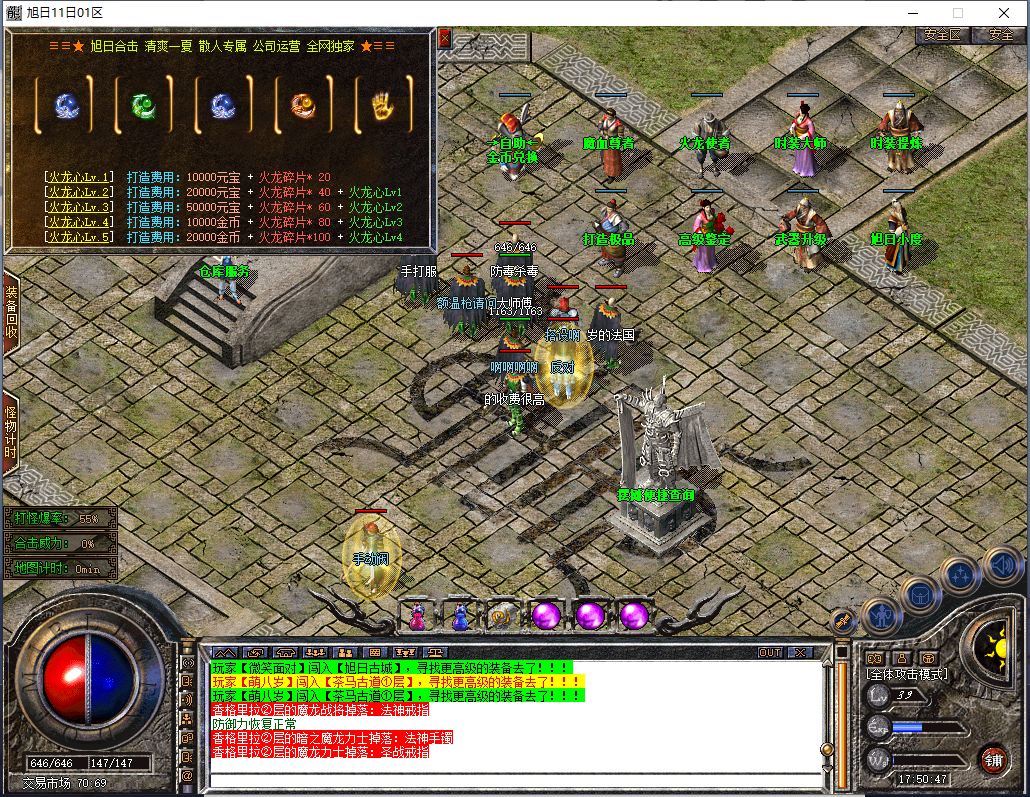Use the blue potion in the hotbar
Screen dimensions: 1030x797
pyautogui.click(x=460, y=616)
